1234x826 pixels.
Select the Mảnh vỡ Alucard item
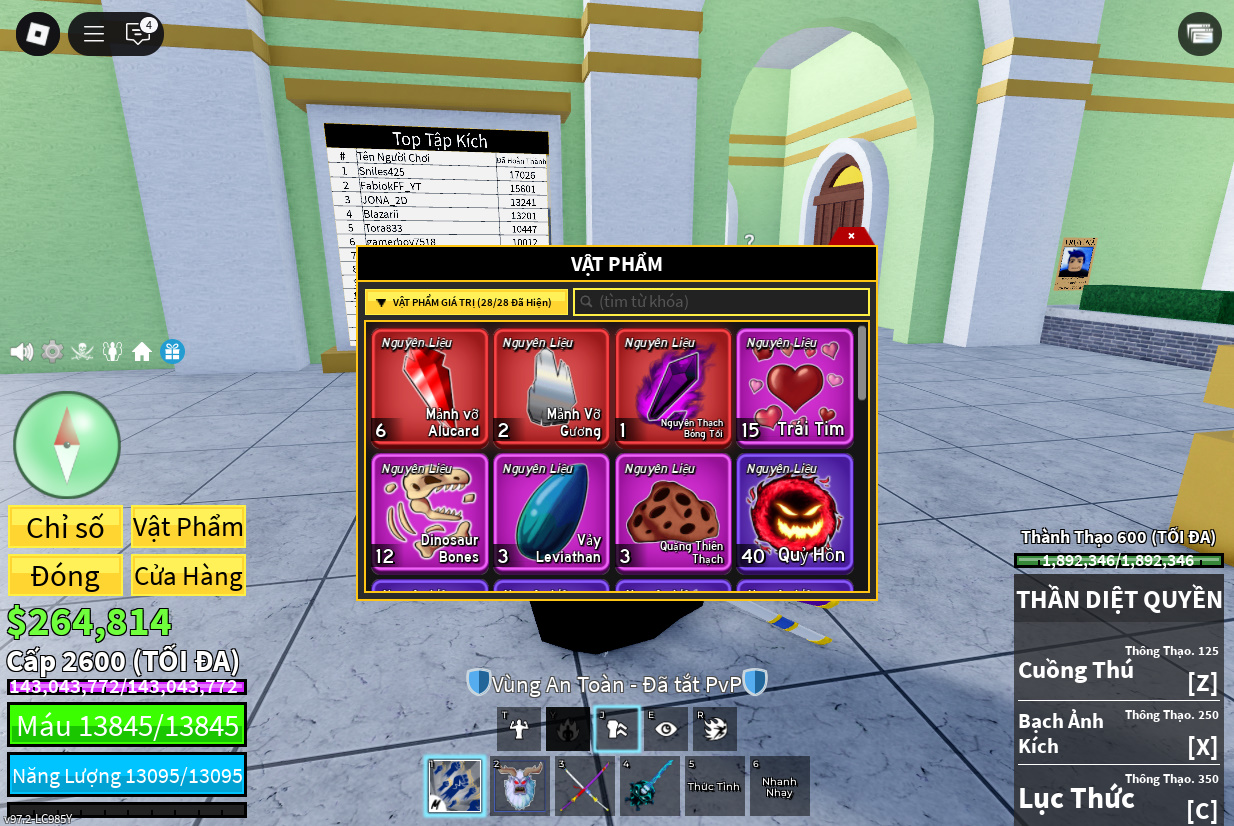click(430, 386)
